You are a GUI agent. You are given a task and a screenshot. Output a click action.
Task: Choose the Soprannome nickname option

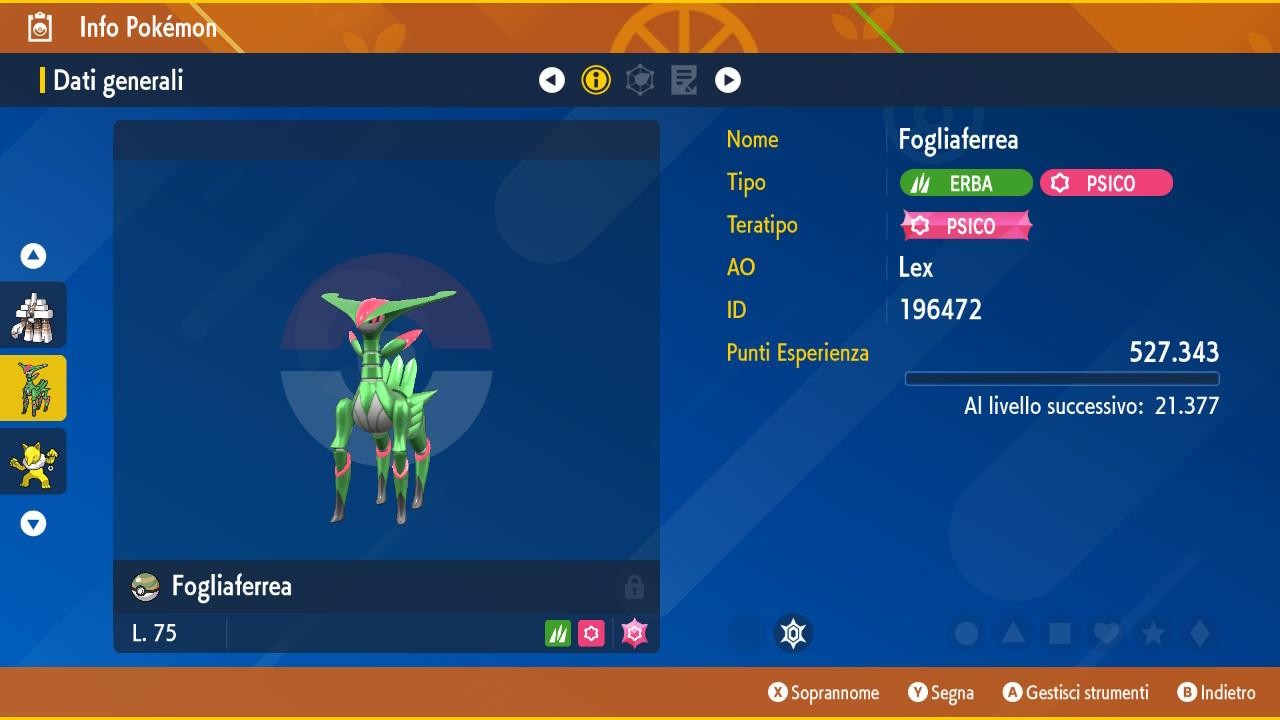pos(824,693)
